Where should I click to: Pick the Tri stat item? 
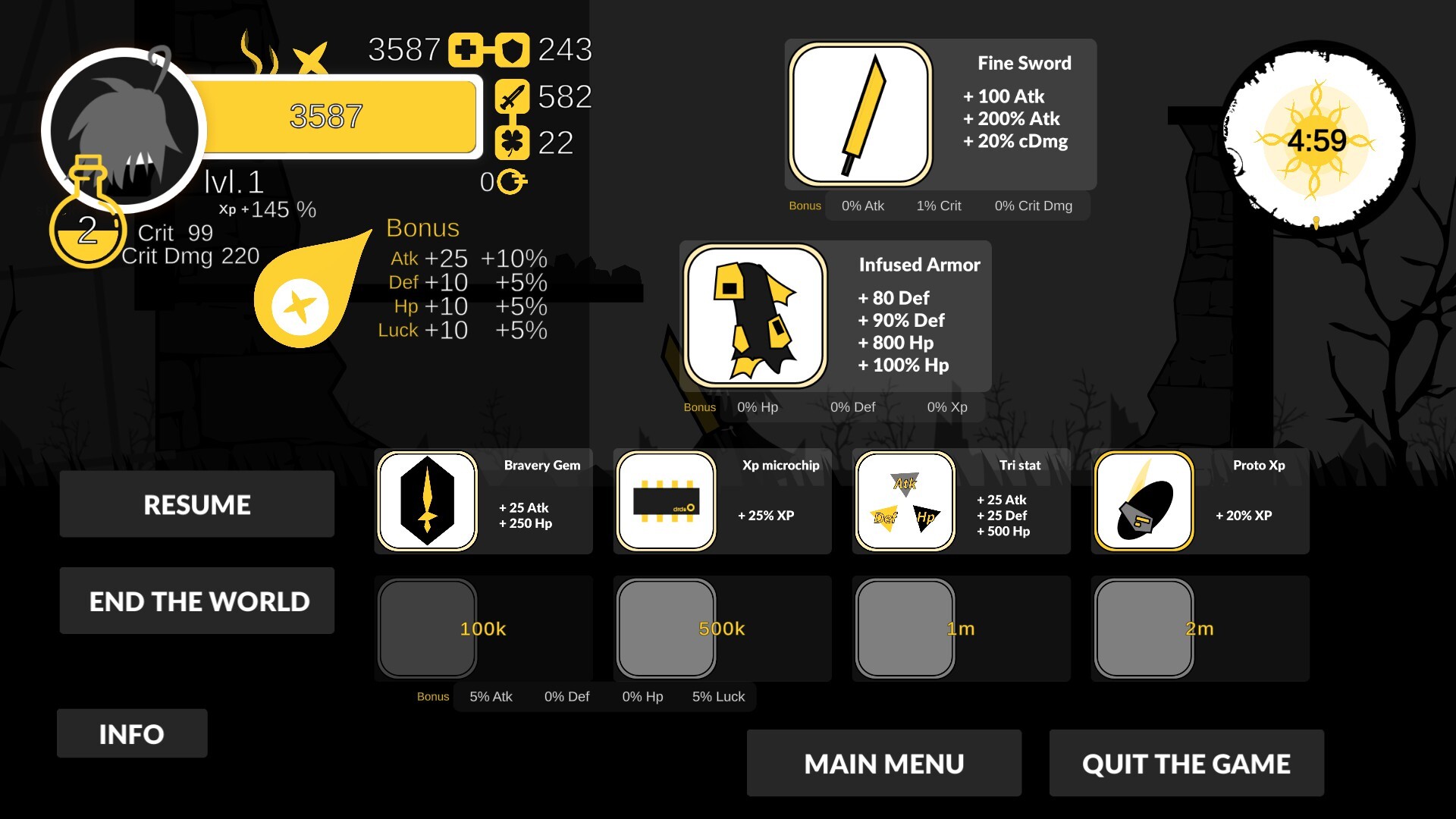point(905,501)
